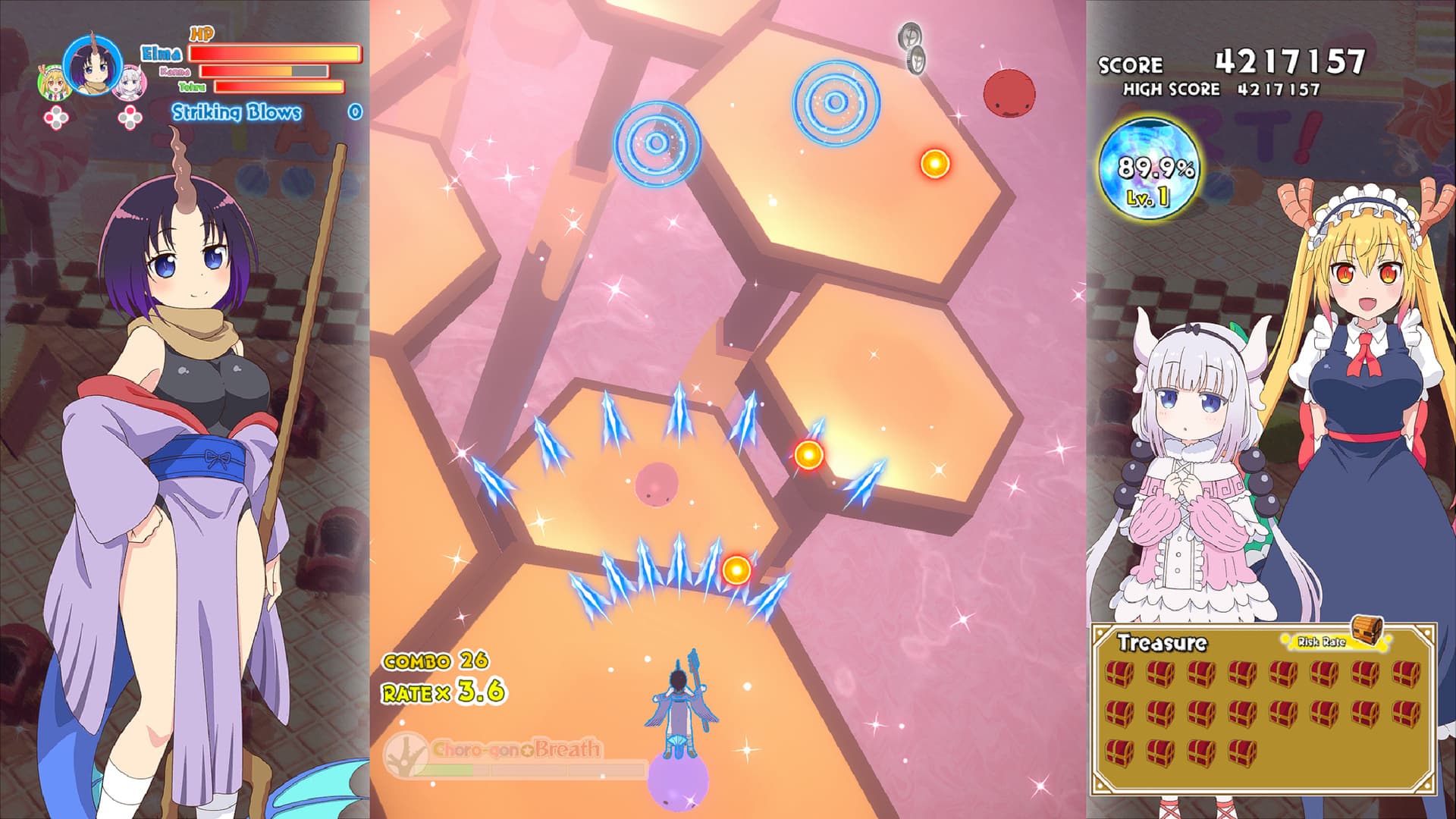Choose Kanna's small portrait icon
Screen dimensions: 1456x819
[x=130, y=83]
